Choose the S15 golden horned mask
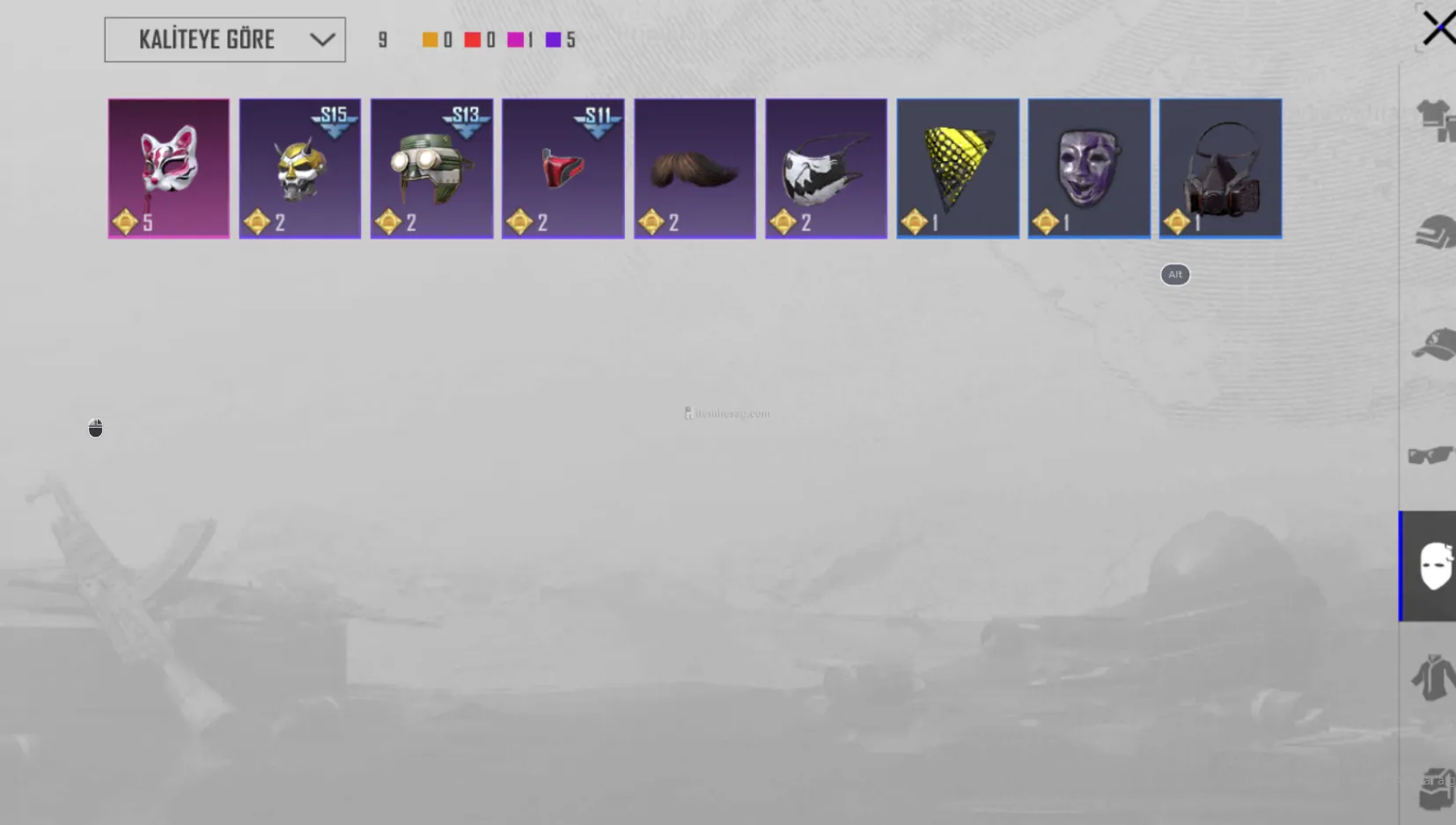This screenshot has width=1456, height=825. [x=299, y=168]
